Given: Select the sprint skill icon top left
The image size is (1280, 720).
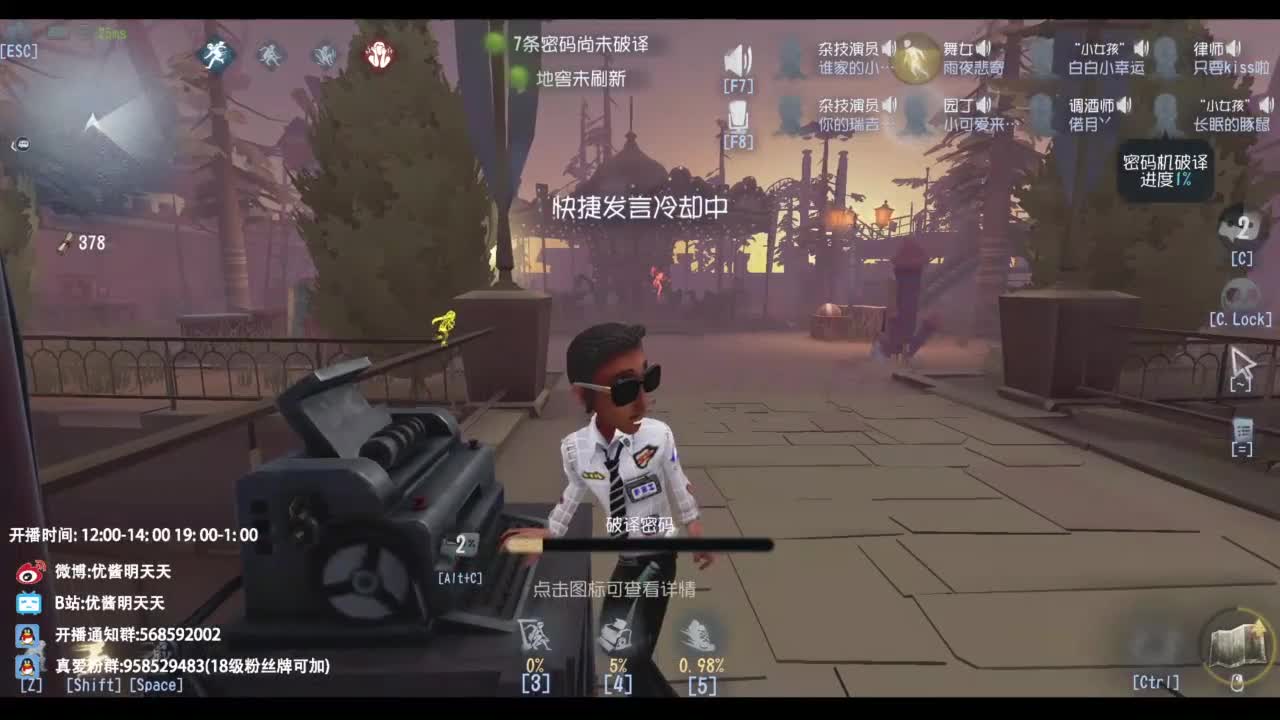Looking at the screenshot, I should 218,55.
